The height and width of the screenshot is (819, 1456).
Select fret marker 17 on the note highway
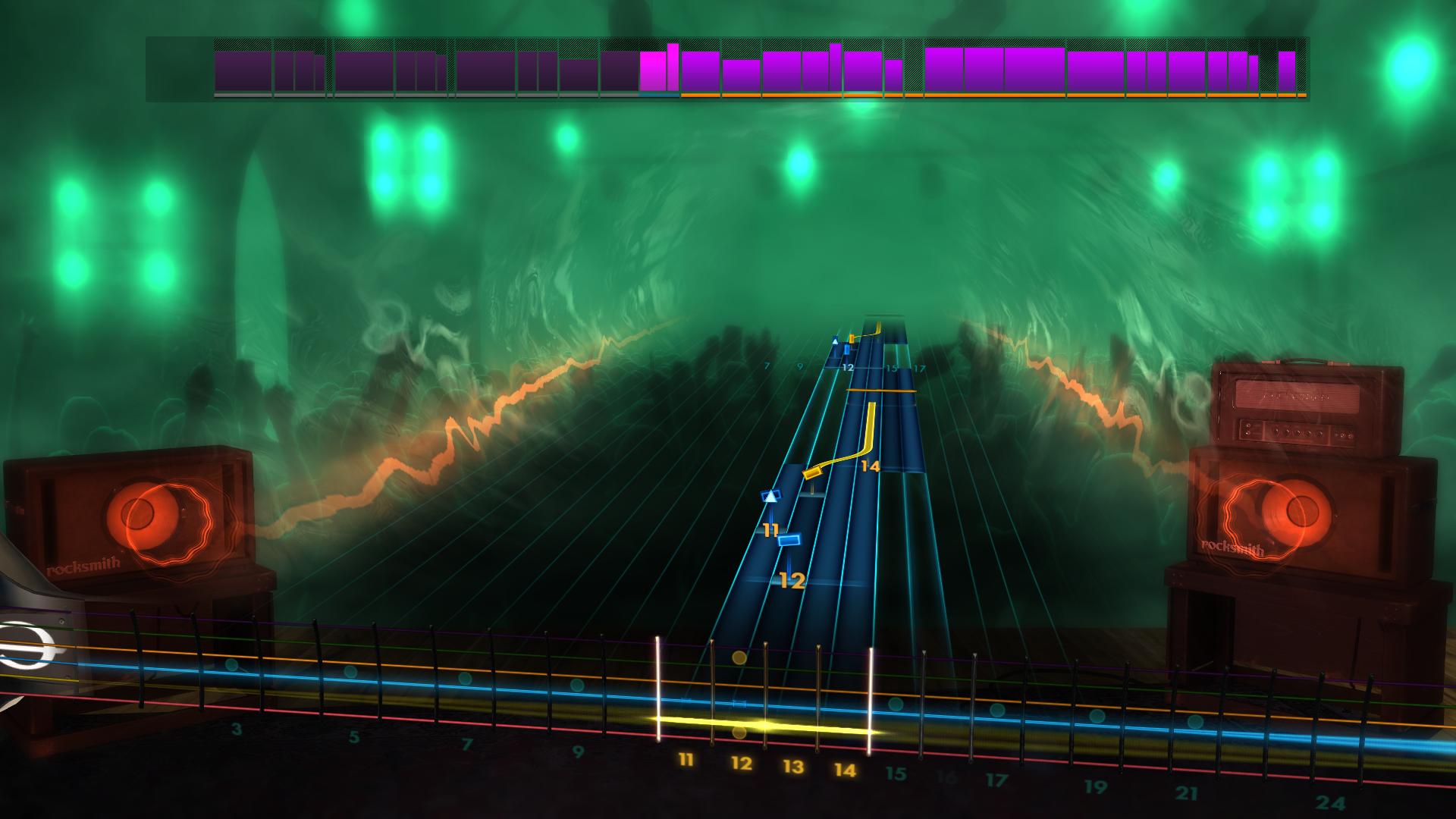click(919, 368)
